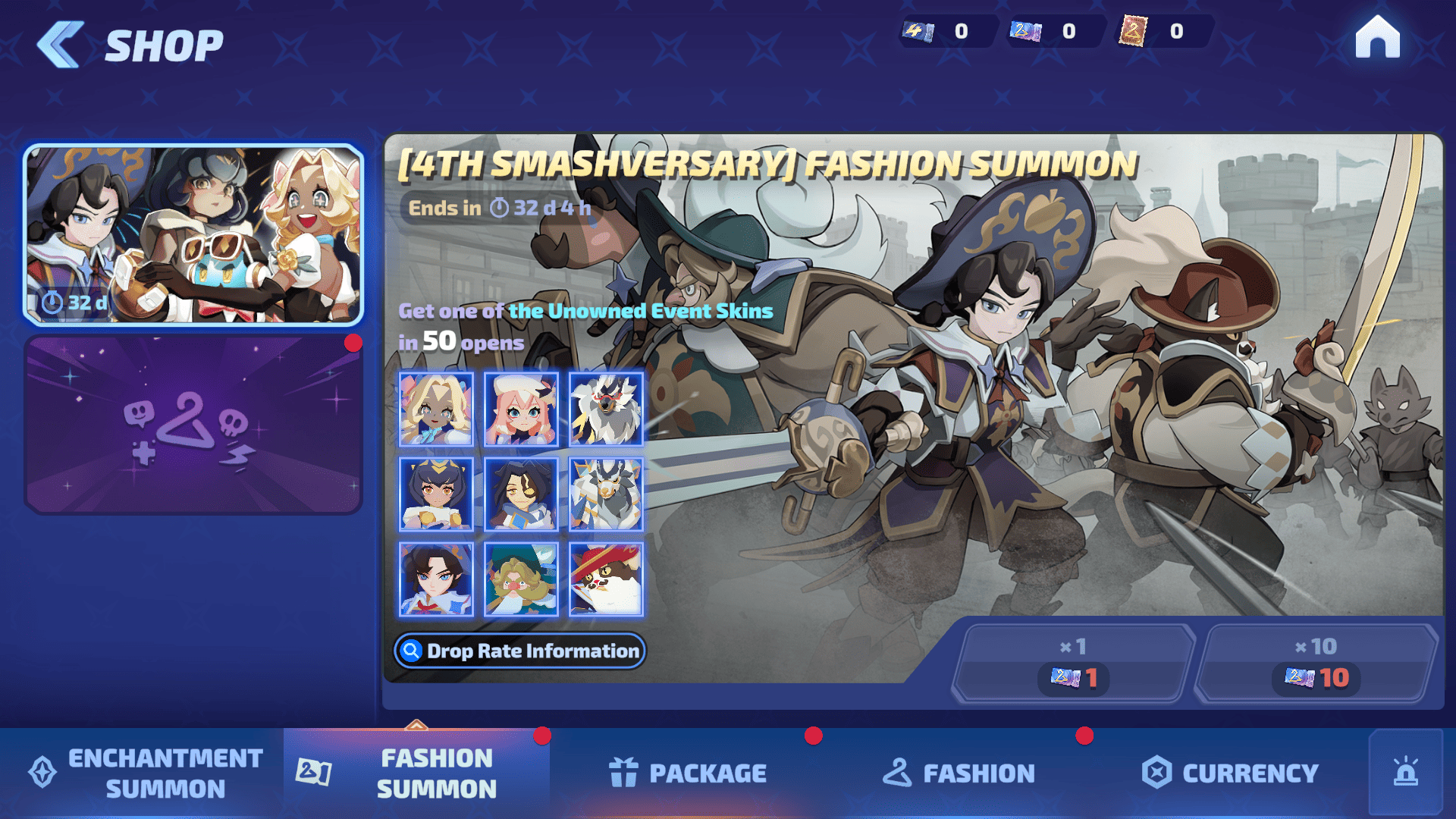Screen dimensions: 1456x819
Task: Open the Fashion shop tab
Action: pyautogui.click(x=959, y=773)
